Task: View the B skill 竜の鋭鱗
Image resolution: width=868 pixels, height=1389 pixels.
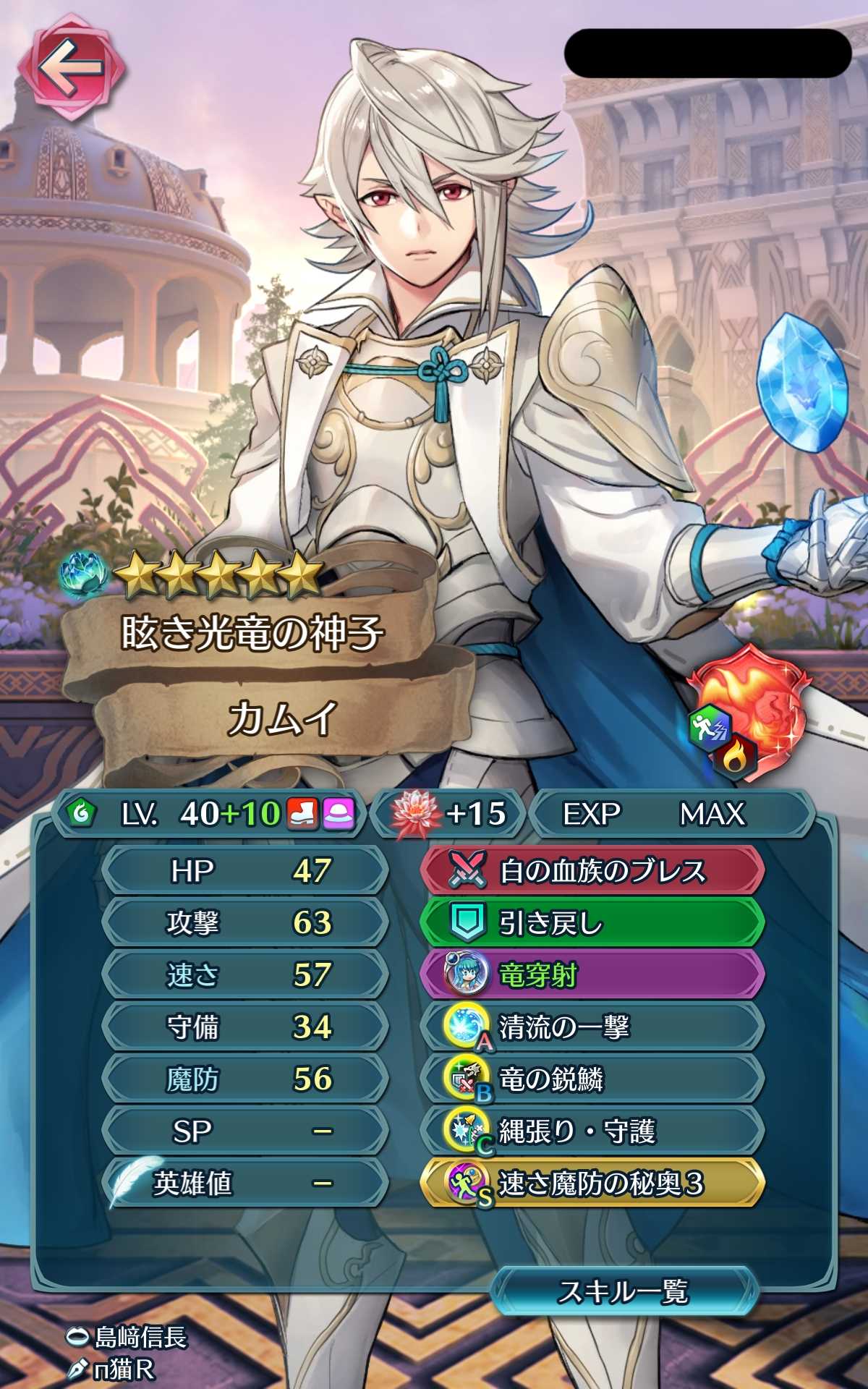Action: point(592,1079)
